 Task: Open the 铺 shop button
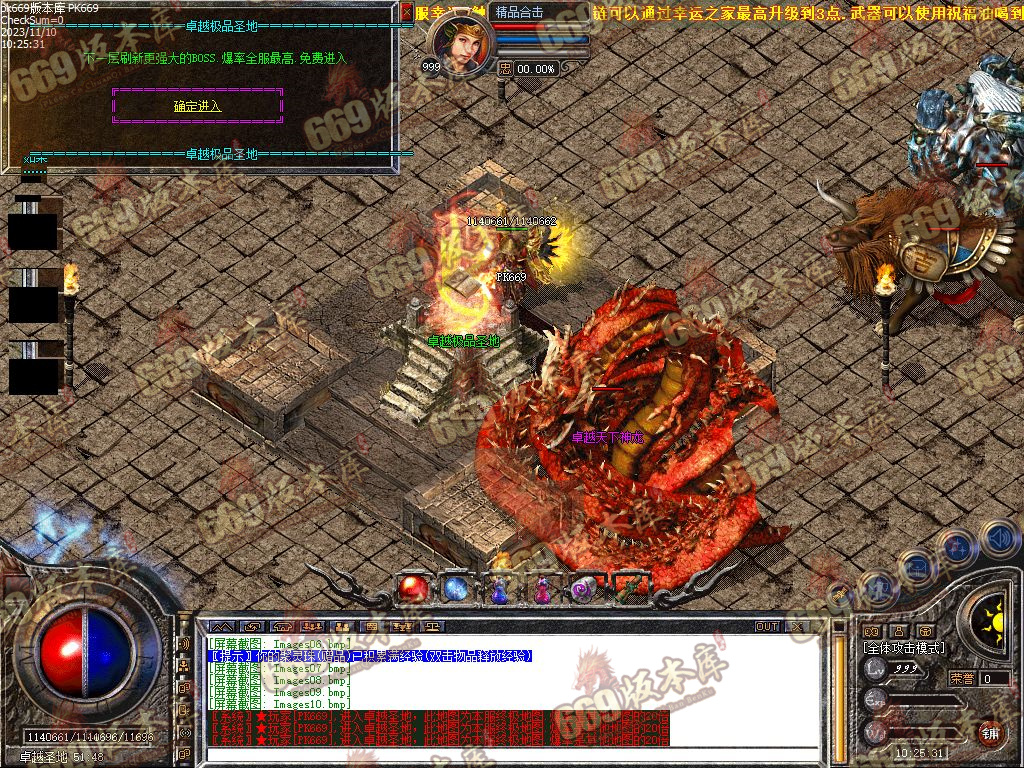pyautogui.click(x=990, y=732)
